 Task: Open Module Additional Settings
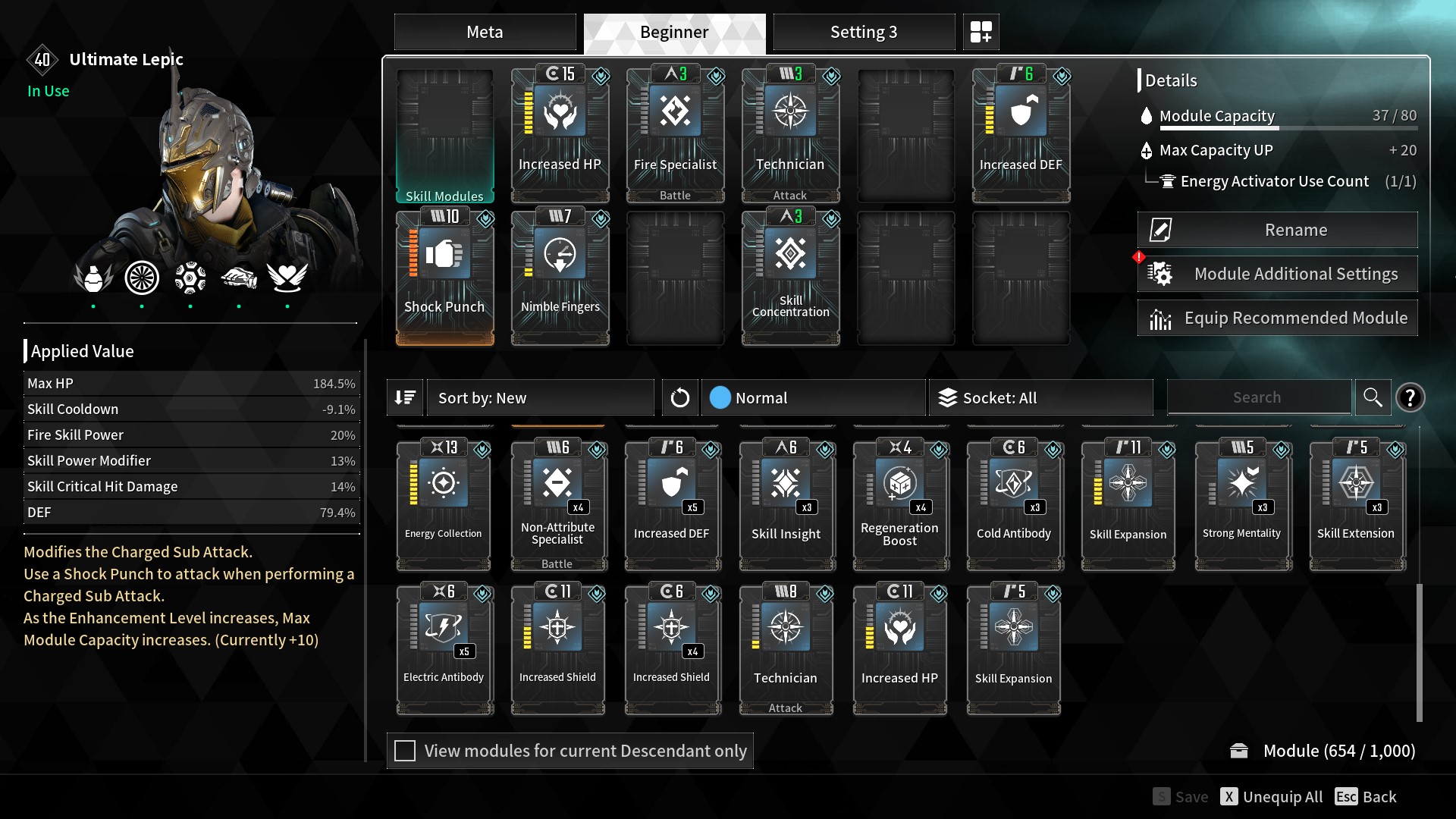1277,274
